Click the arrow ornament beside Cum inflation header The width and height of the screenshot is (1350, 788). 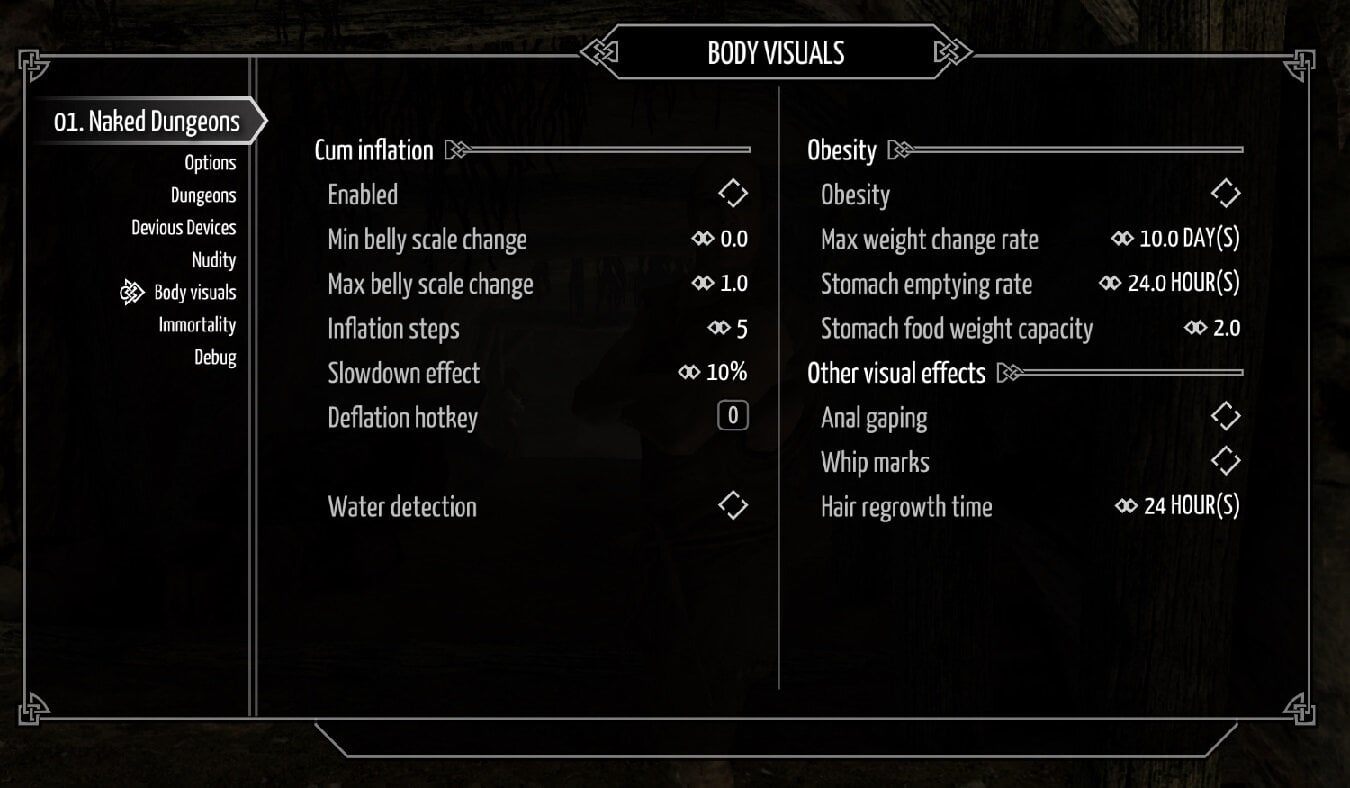[457, 148]
